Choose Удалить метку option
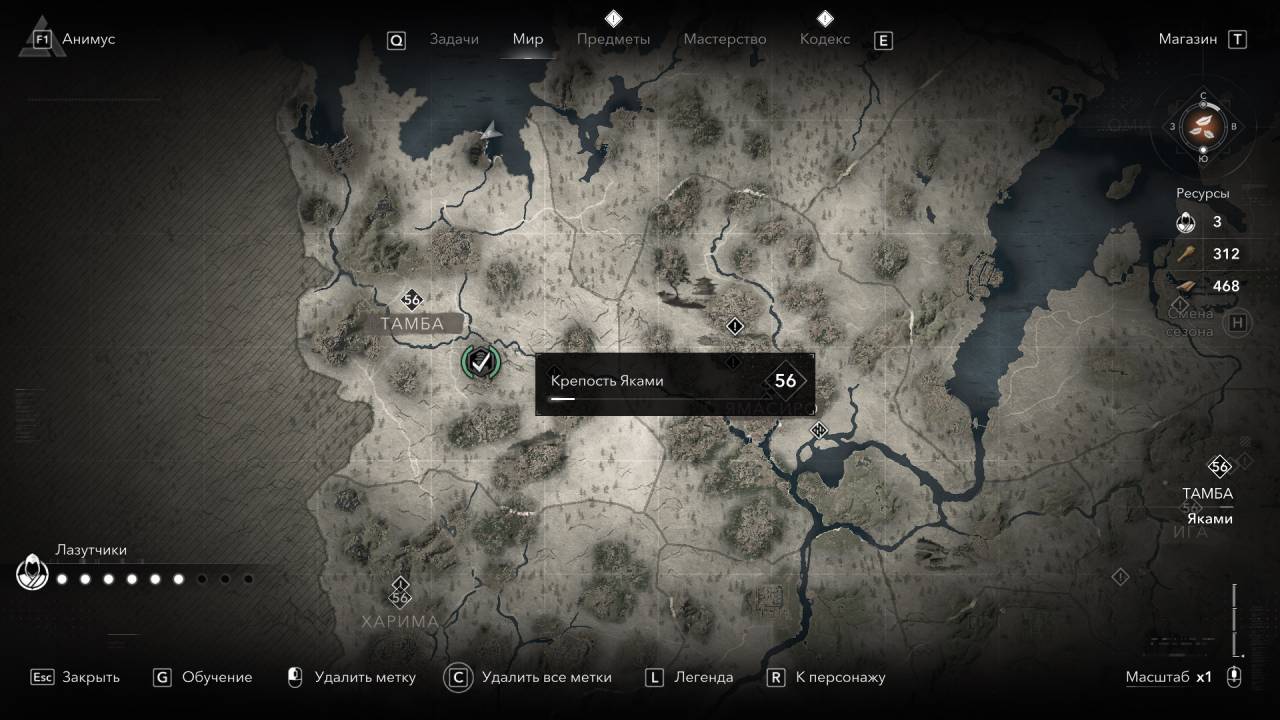 [x=364, y=677]
